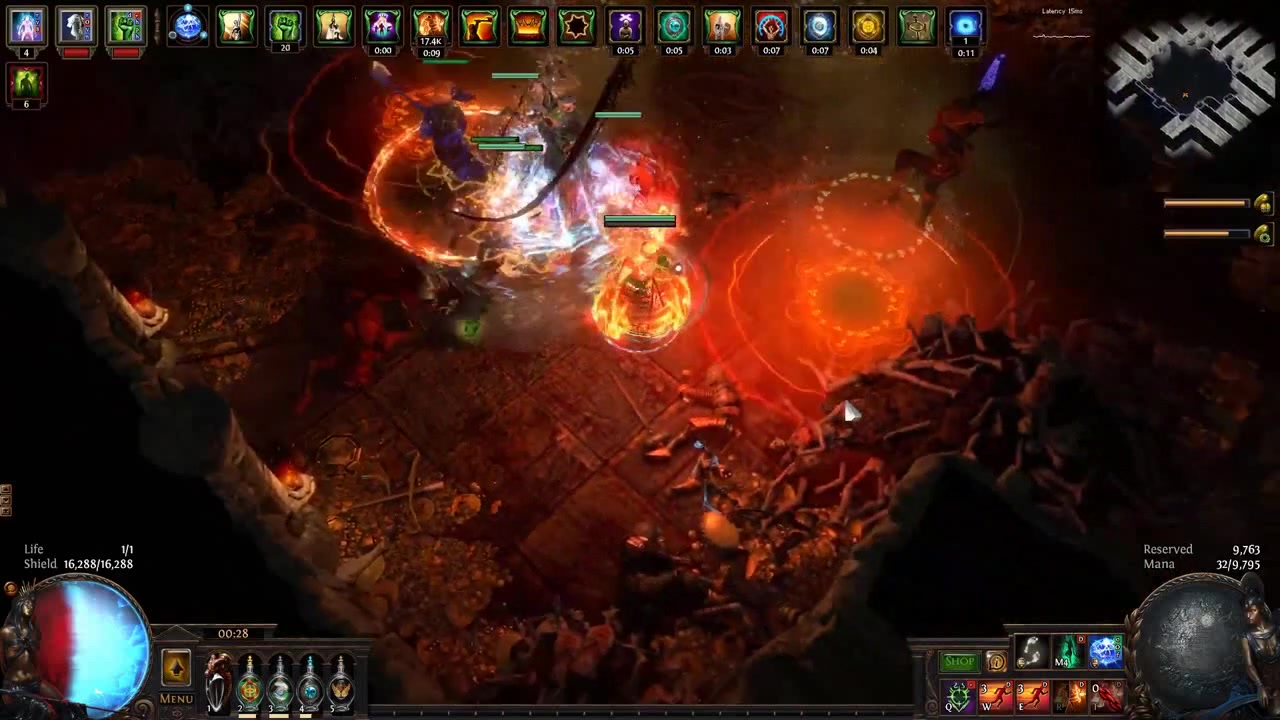Viewport: 1280px width, 720px height.
Task: Select the white footprints move skill
Action: tap(1032, 653)
